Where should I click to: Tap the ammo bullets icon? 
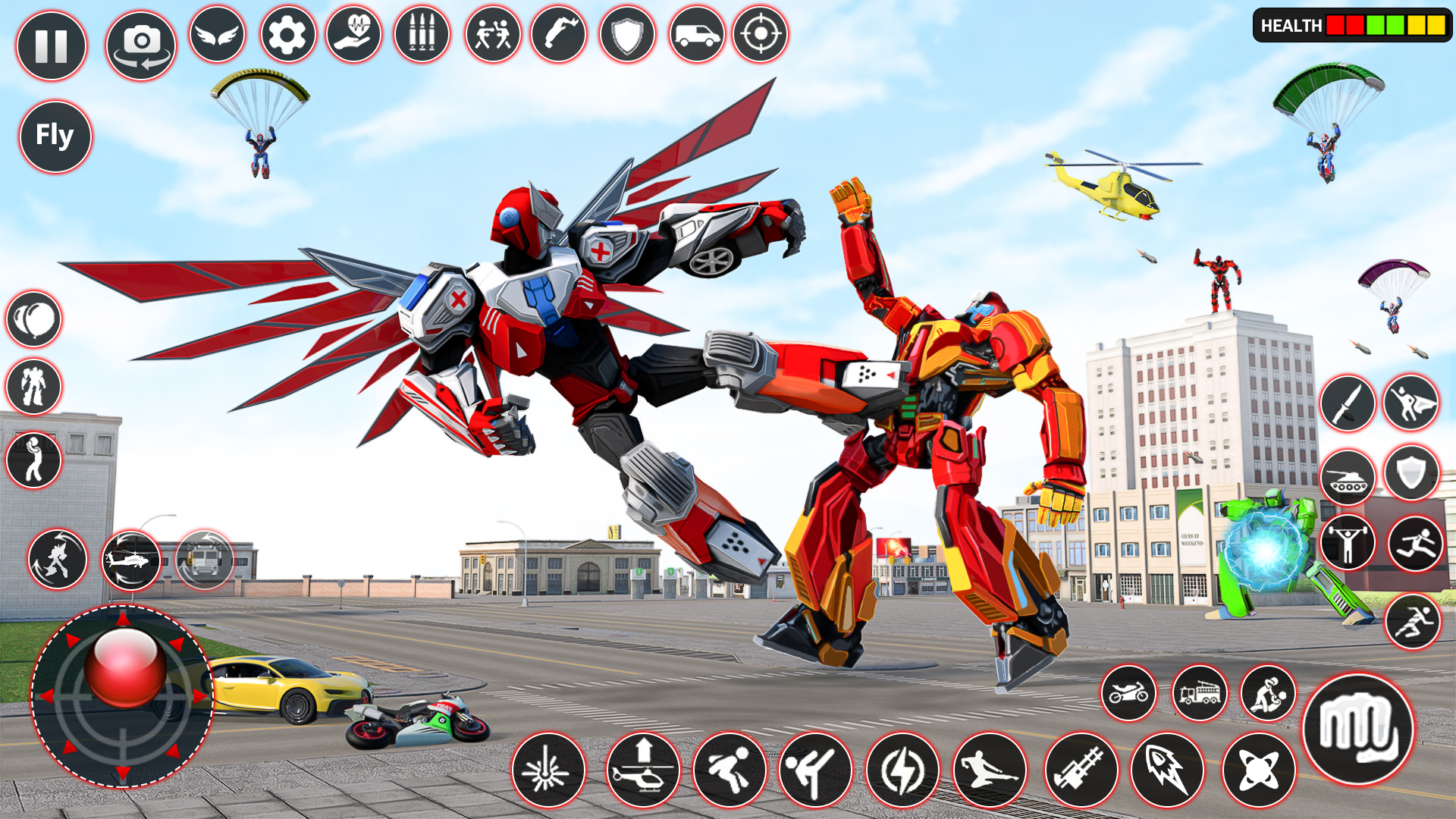421,34
